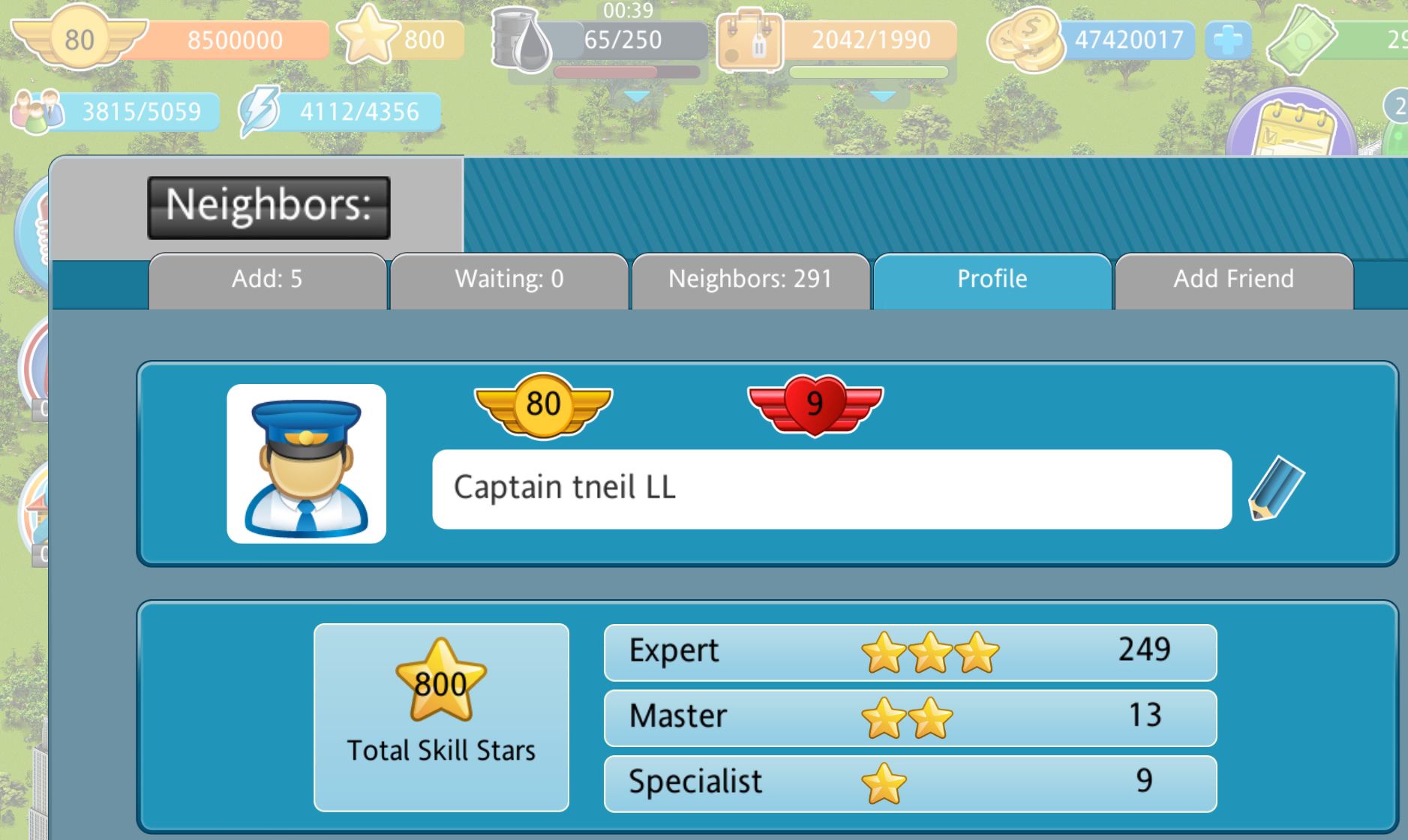Click the pencil icon to edit name
This screenshot has width=1408, height=840.
point(1276,488)
